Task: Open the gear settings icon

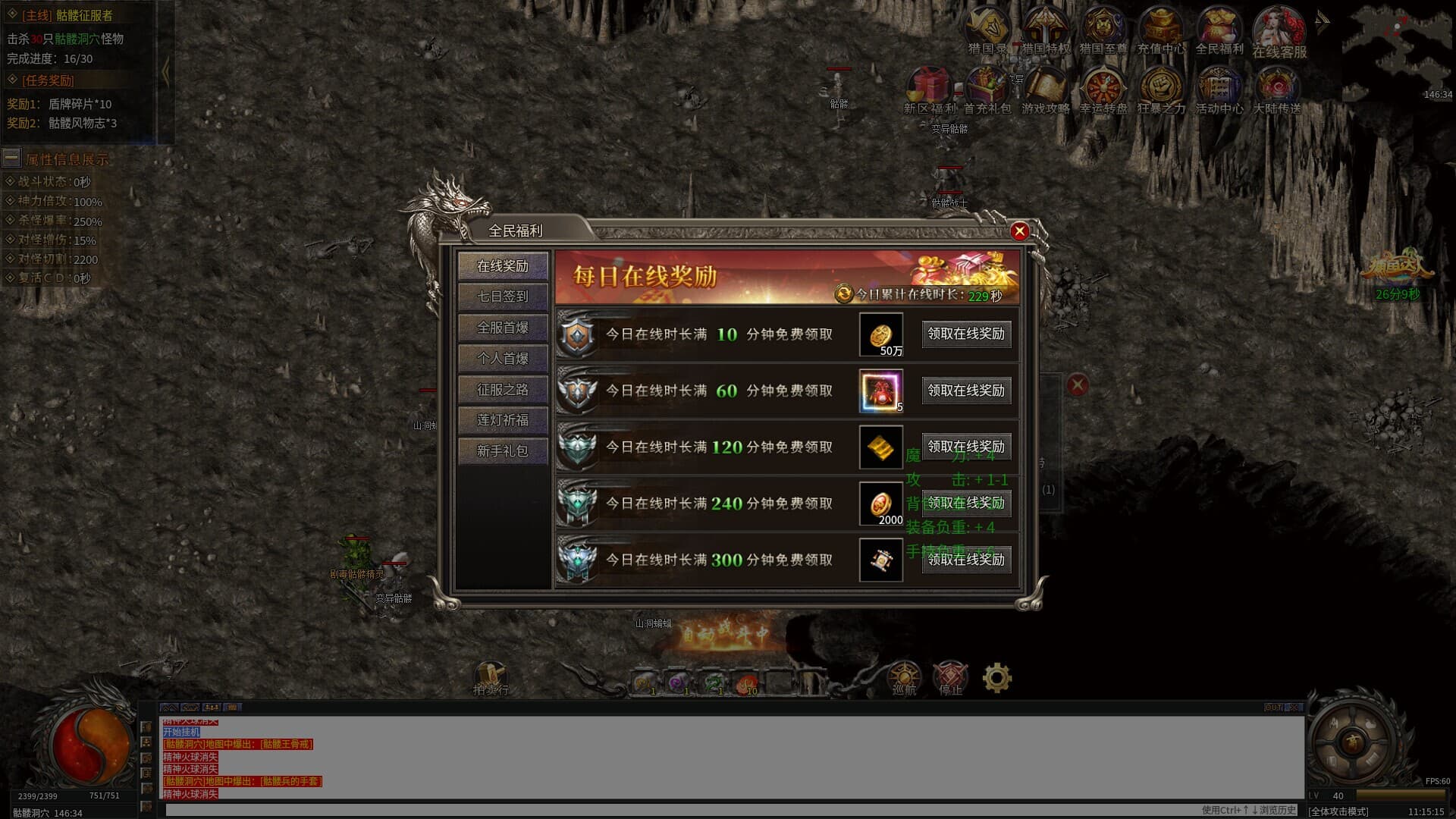Action: click(996, 677)
